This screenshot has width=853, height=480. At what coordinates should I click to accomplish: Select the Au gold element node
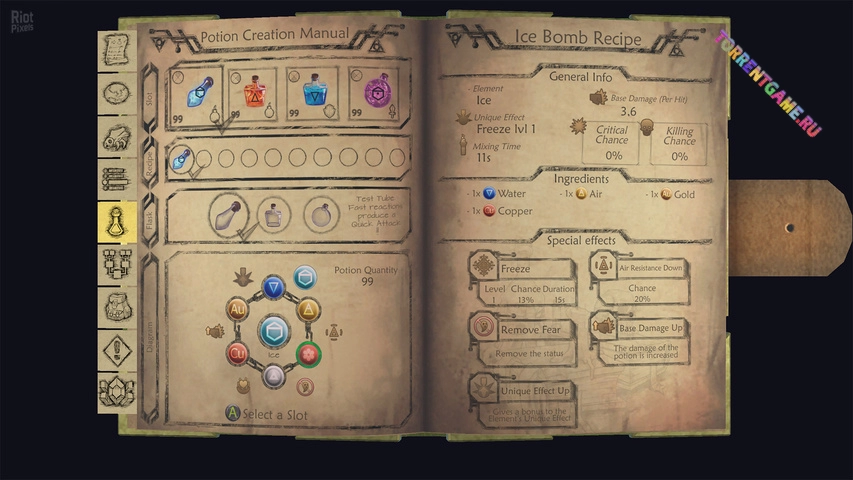pos(238,310)
